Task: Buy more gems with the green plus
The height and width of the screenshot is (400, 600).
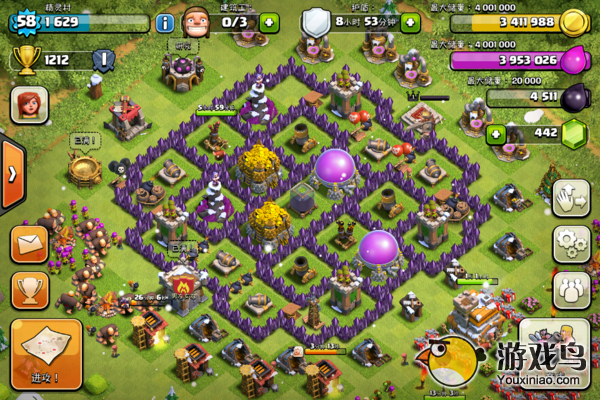Action: pos(493,133)
